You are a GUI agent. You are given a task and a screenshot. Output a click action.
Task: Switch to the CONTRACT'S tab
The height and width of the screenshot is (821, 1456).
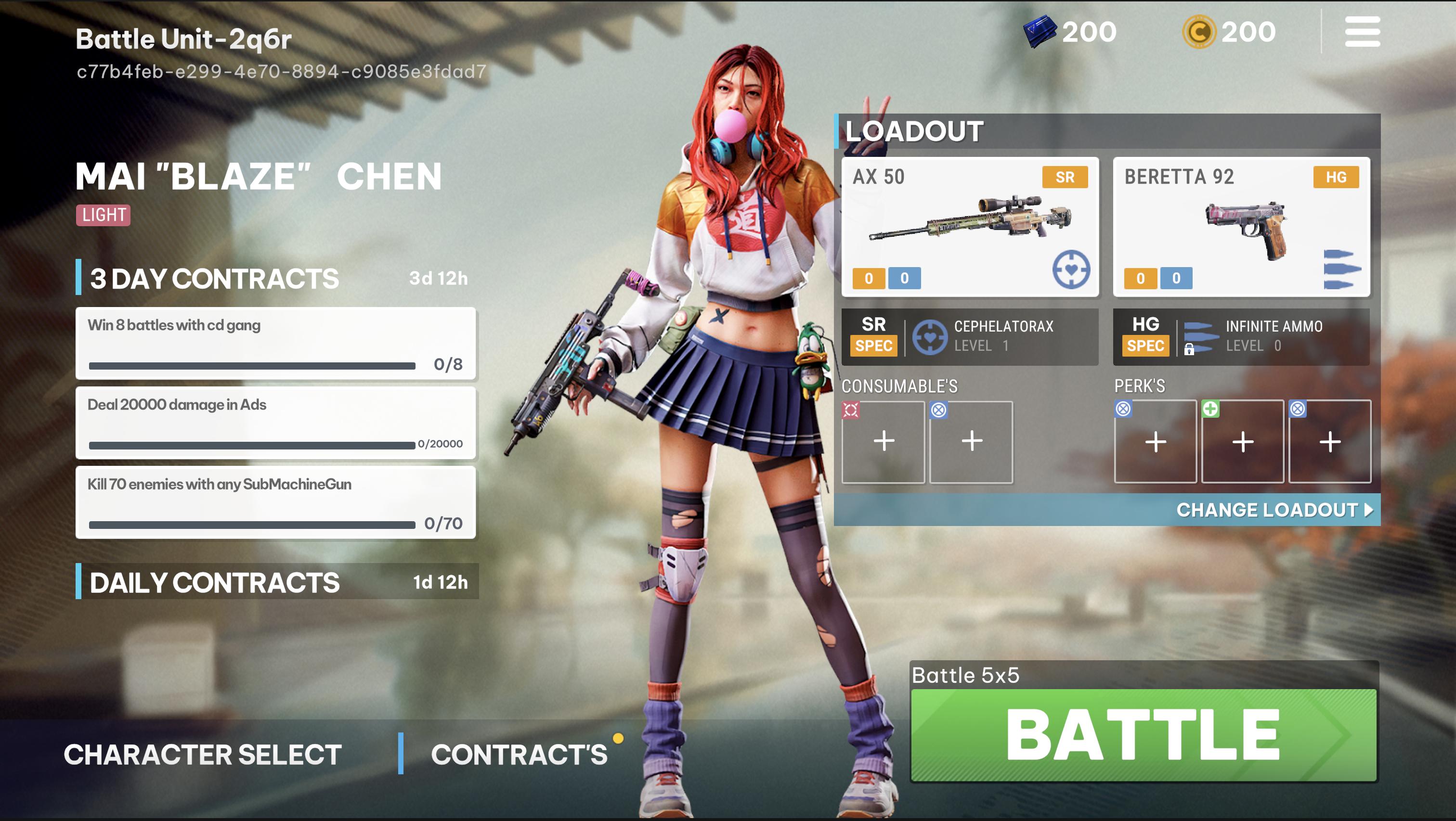click(519, 754)
